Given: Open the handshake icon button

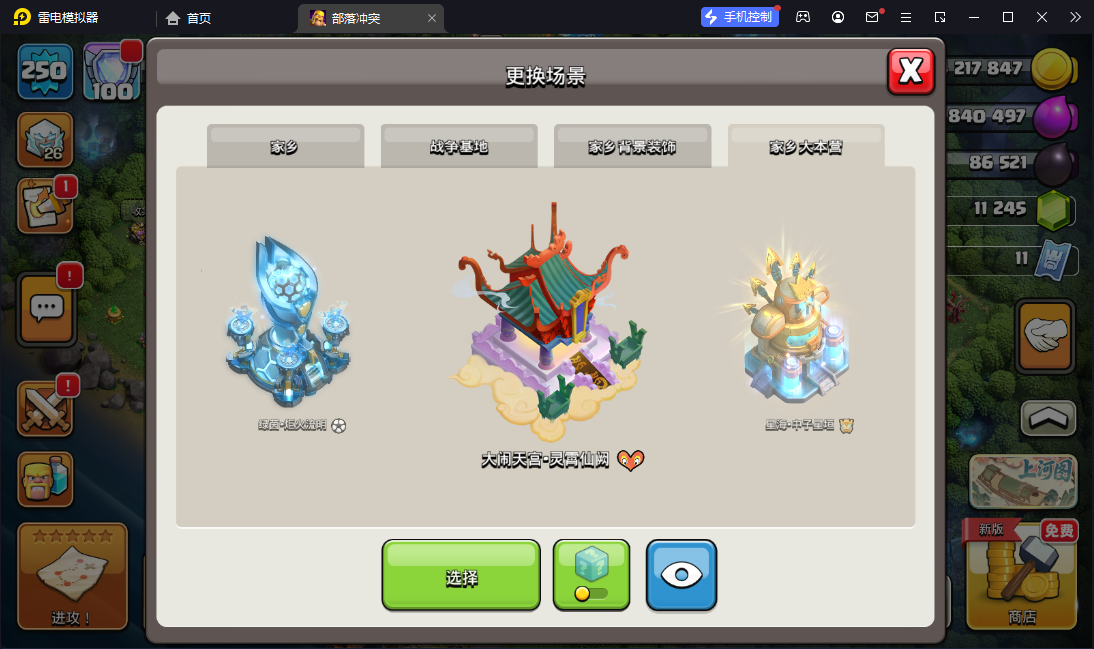Looking at the screenshot, I should 1044,337.
